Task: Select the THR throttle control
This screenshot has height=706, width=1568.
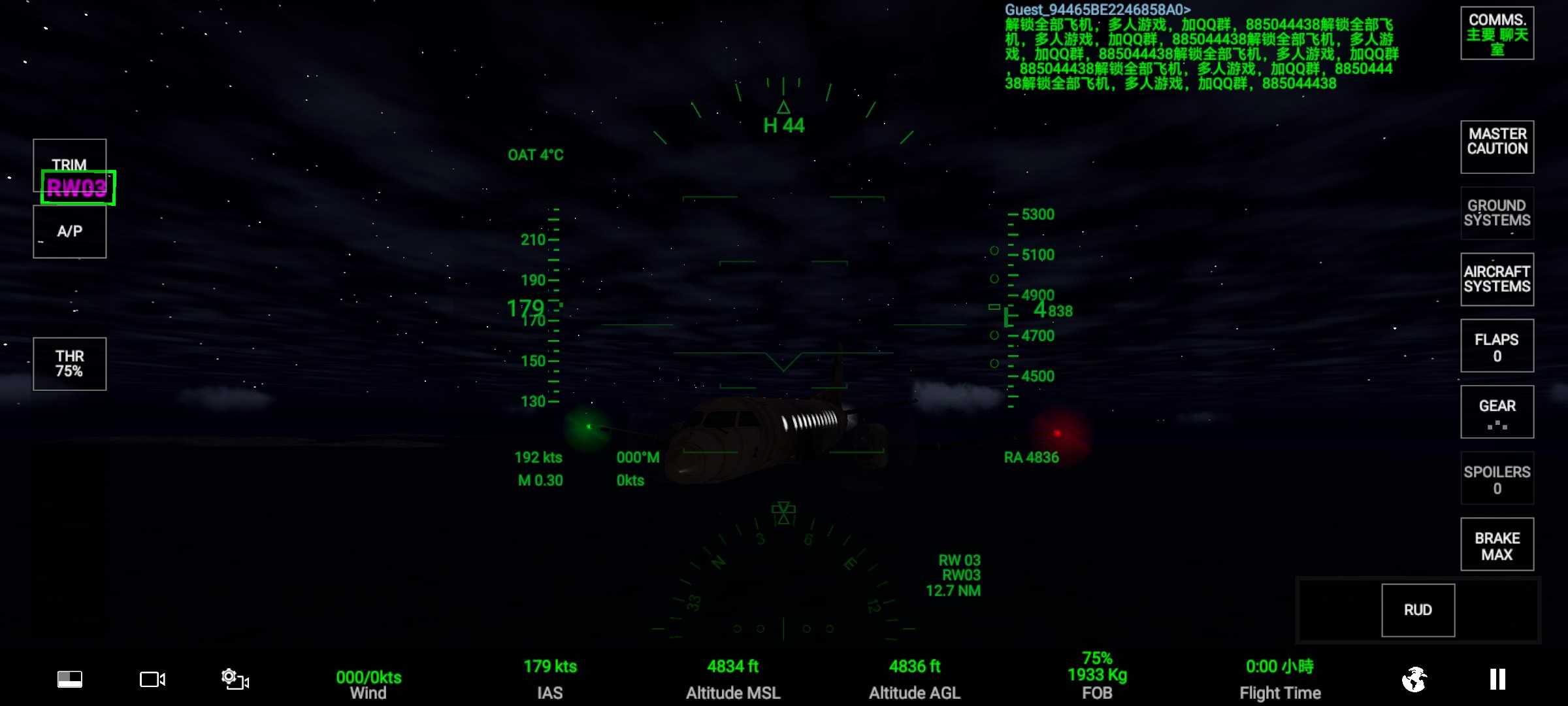Action: click(x=69, y=364)
